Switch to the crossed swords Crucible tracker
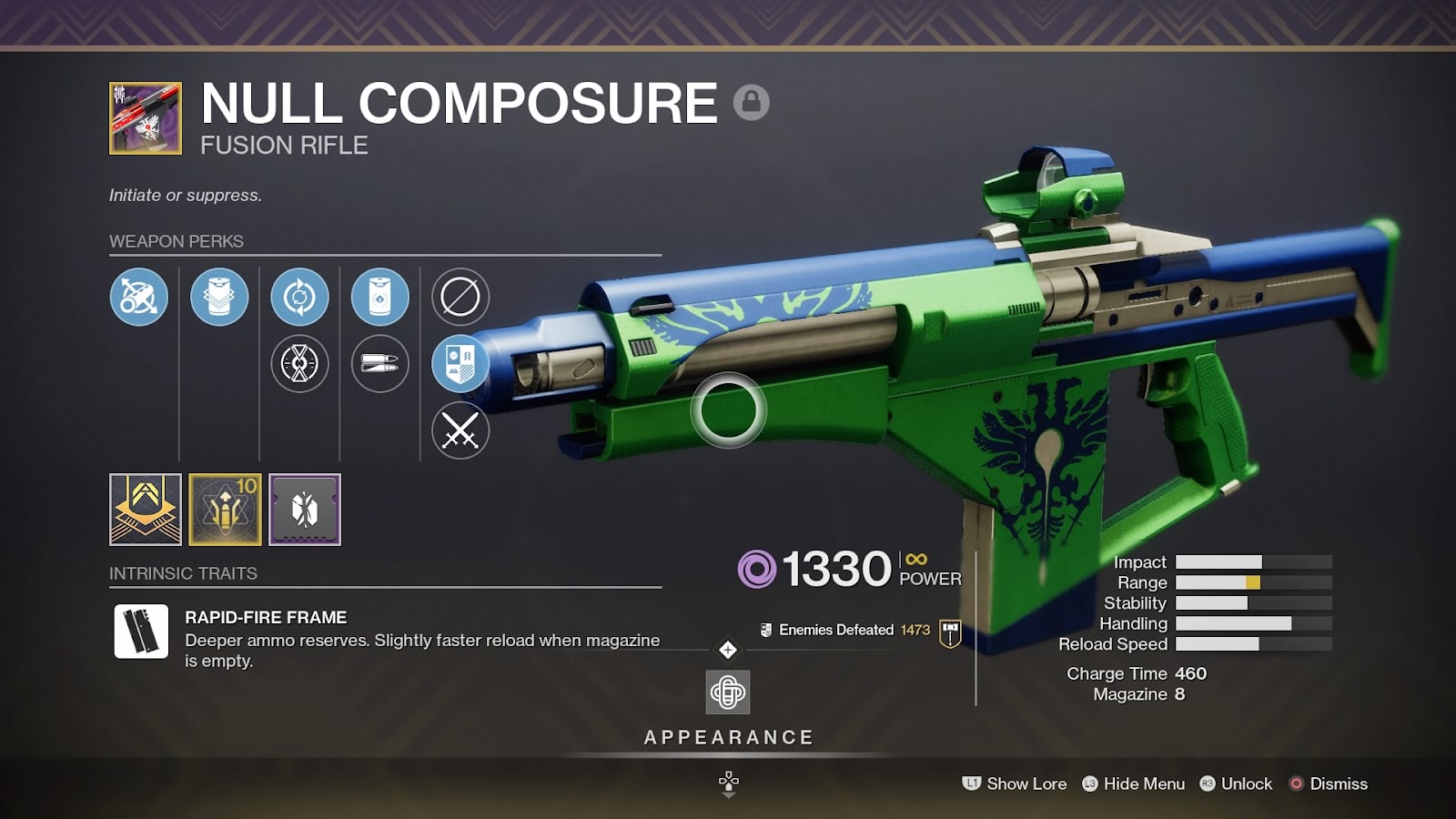This screenshot has width=1456, height=819. click(x=460, y=430)
